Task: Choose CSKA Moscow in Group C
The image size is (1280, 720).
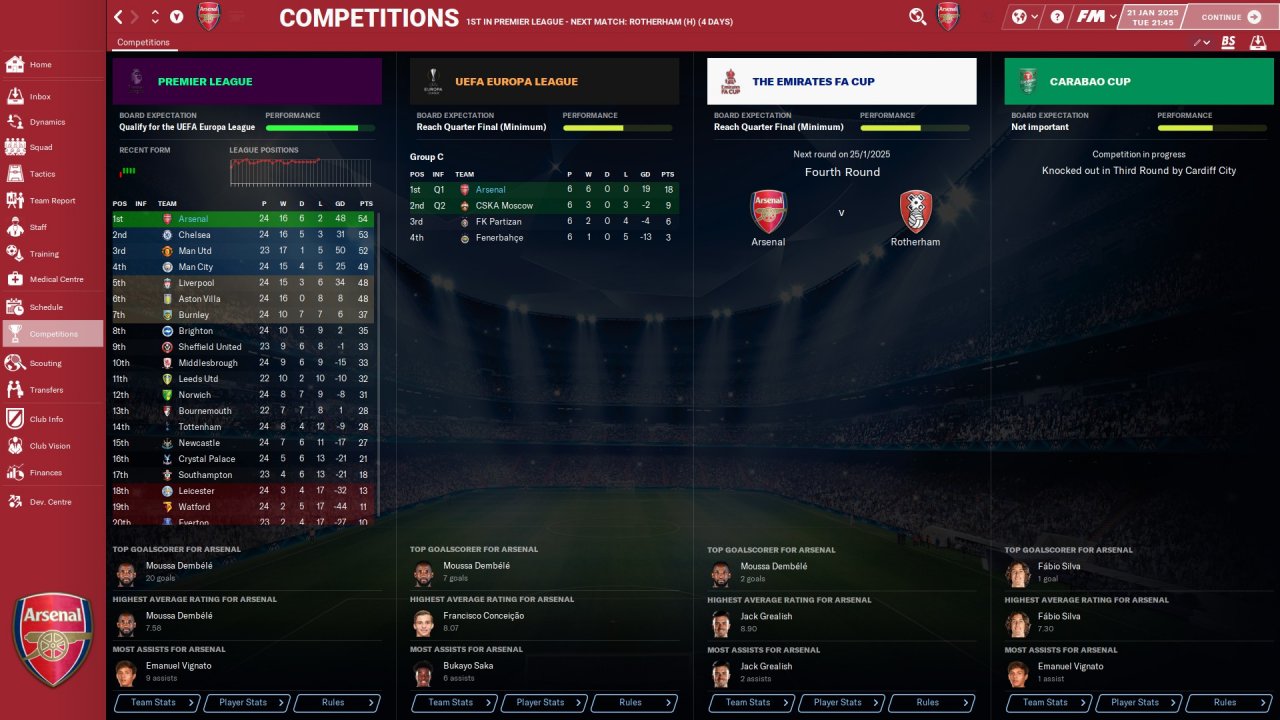Action: [x=503, y=206]
